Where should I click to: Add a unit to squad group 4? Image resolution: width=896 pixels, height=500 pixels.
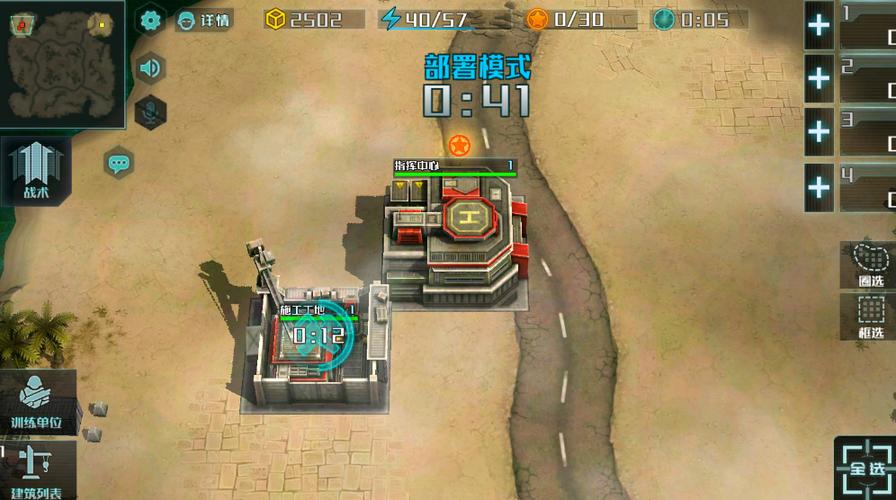[819, 186]
